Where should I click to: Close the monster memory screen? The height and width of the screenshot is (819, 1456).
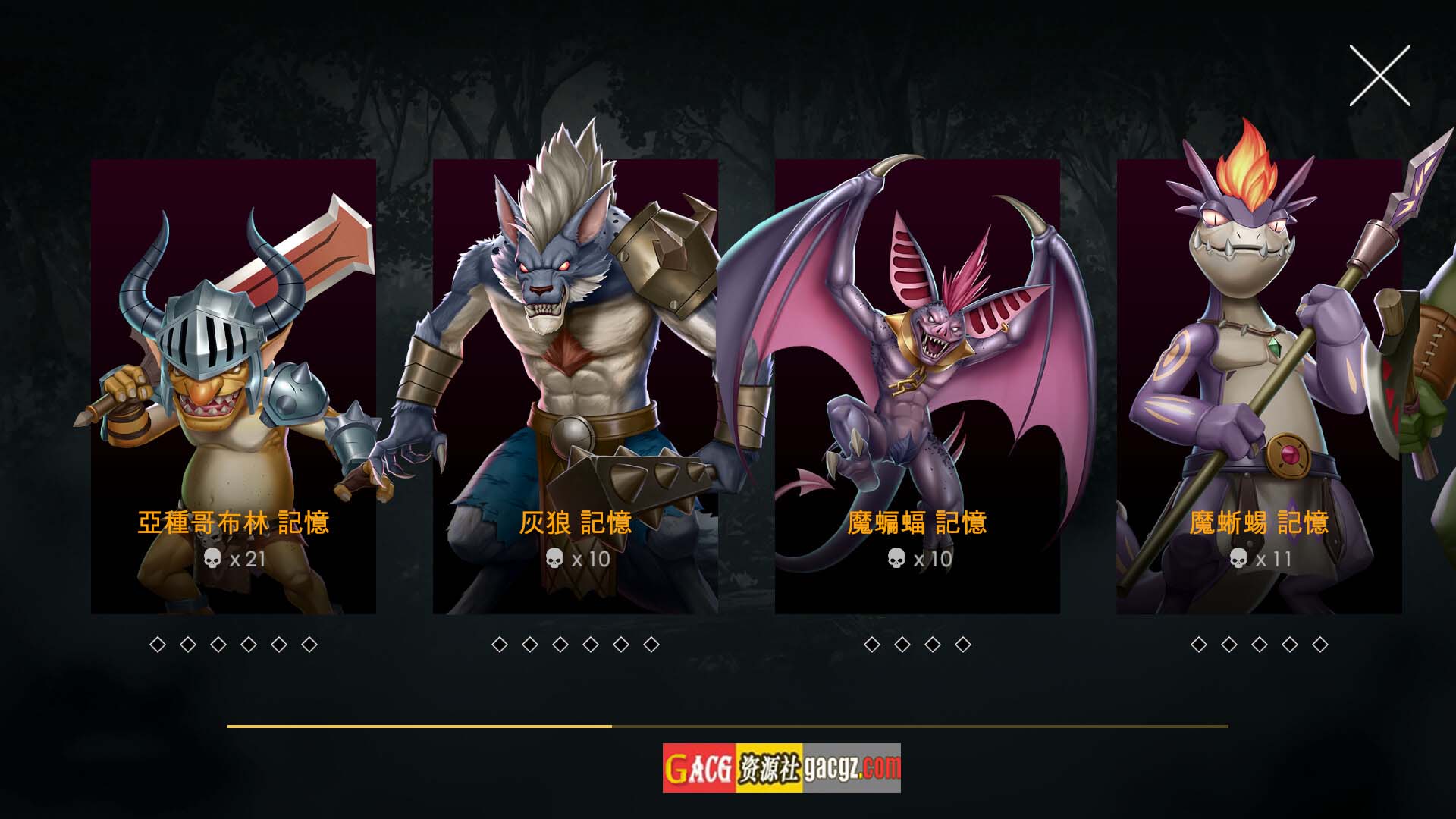[1379, 76]
